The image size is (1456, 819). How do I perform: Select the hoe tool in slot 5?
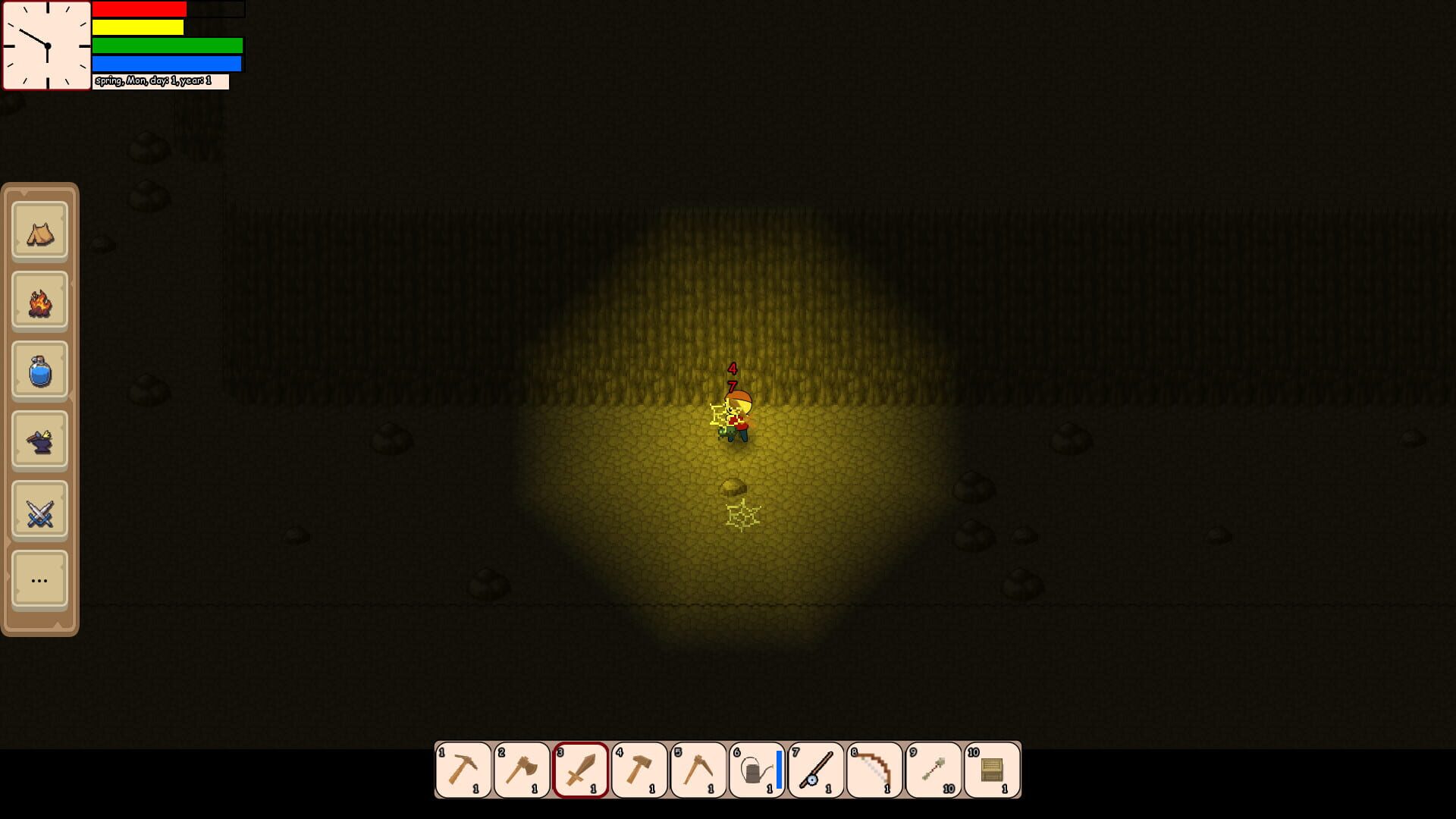point(699,770)
